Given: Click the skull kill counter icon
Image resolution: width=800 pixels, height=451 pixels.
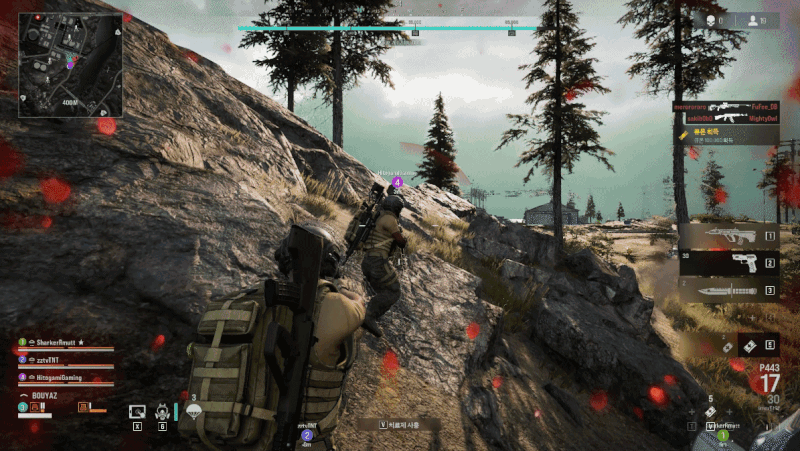Looking at the screenshot, I should (x=712, y=20).
